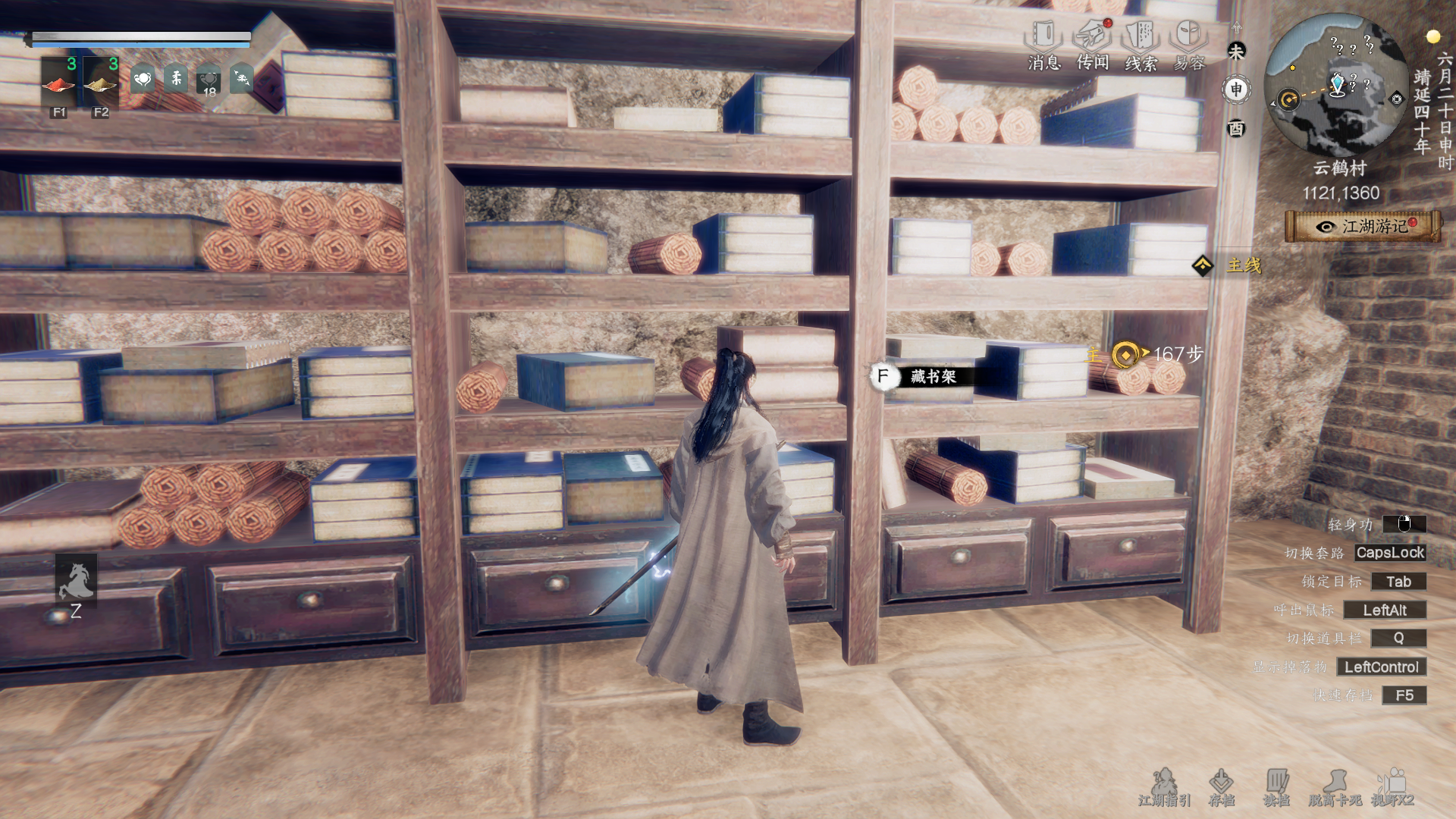The image size is (1456, 819).
Task: Click the gold quest marker on minimap
Action: click(1288, 99)
